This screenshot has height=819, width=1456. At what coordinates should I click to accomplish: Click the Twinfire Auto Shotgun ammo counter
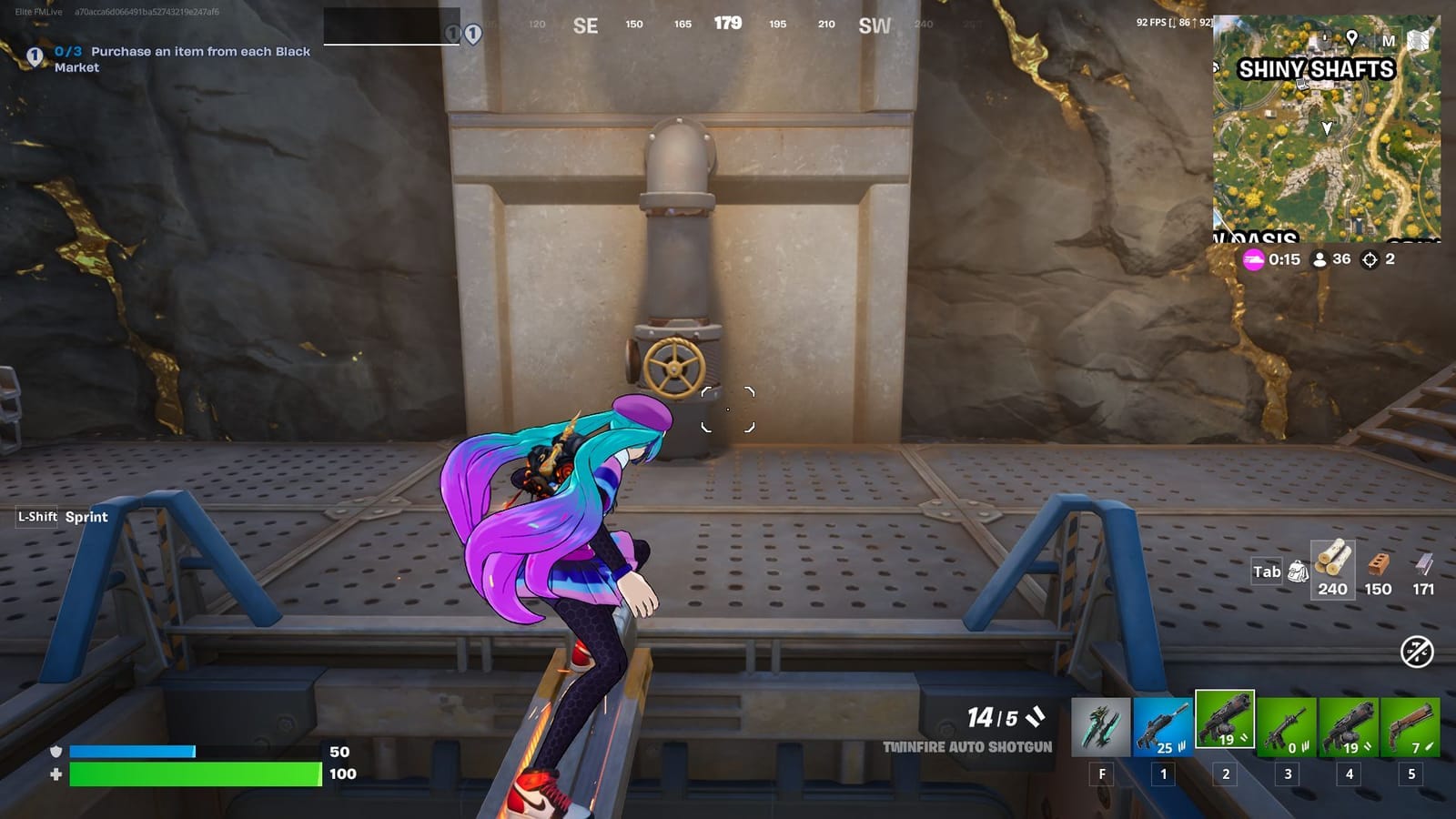(992, 716)
